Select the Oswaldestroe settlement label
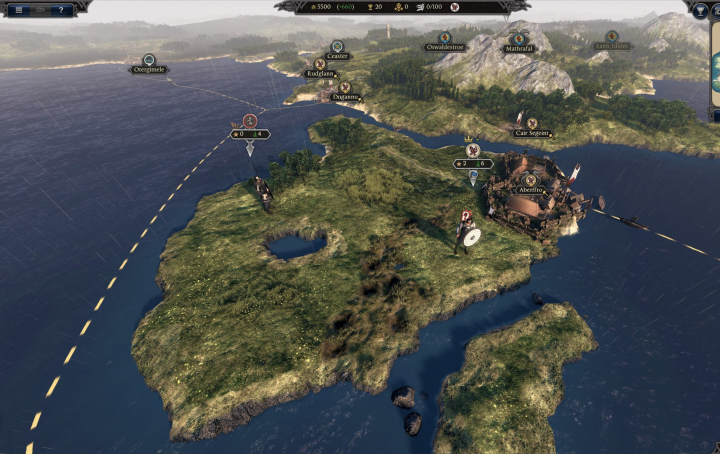 (x=447, y=47)
